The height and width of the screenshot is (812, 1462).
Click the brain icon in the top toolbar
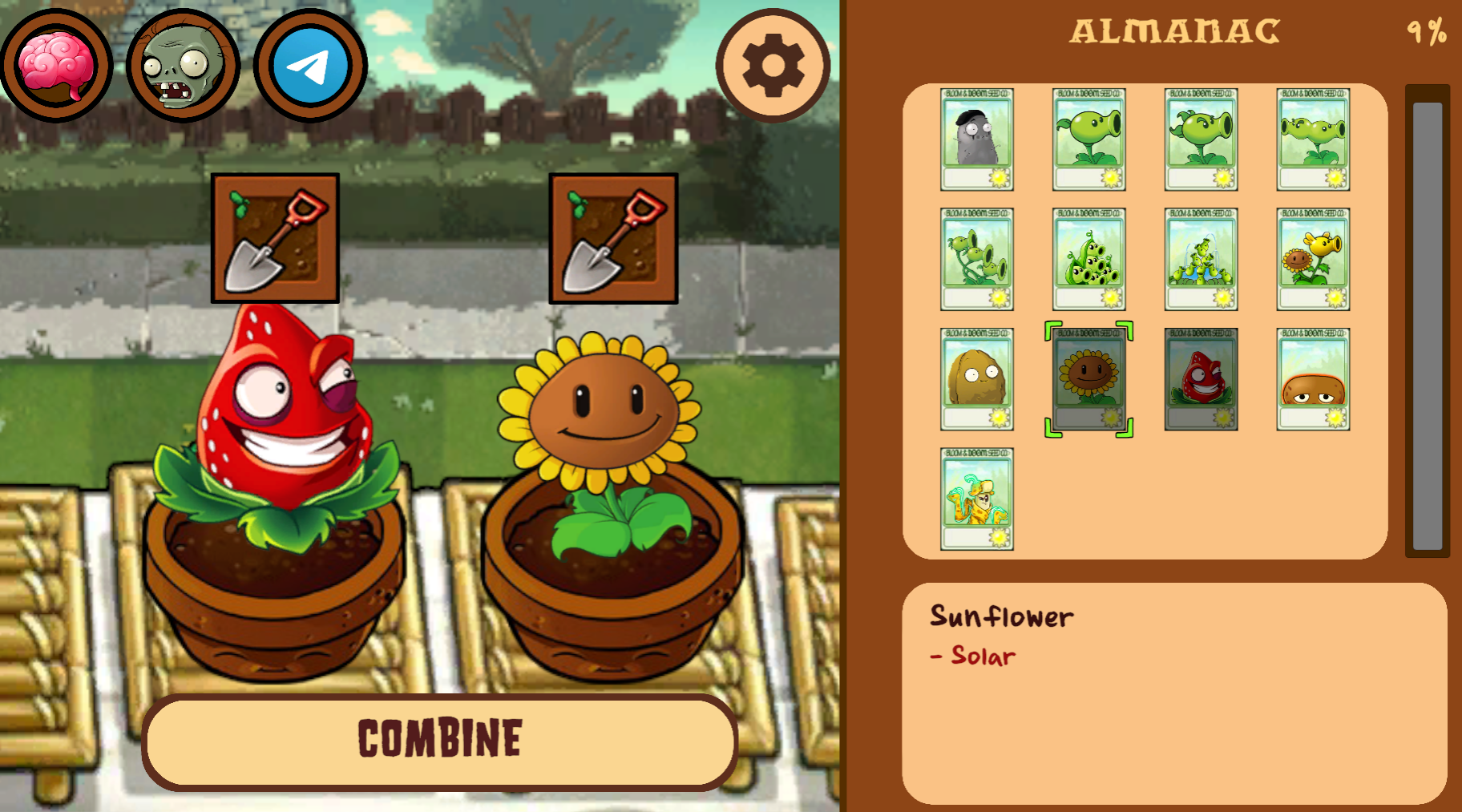tap(58, 66)
